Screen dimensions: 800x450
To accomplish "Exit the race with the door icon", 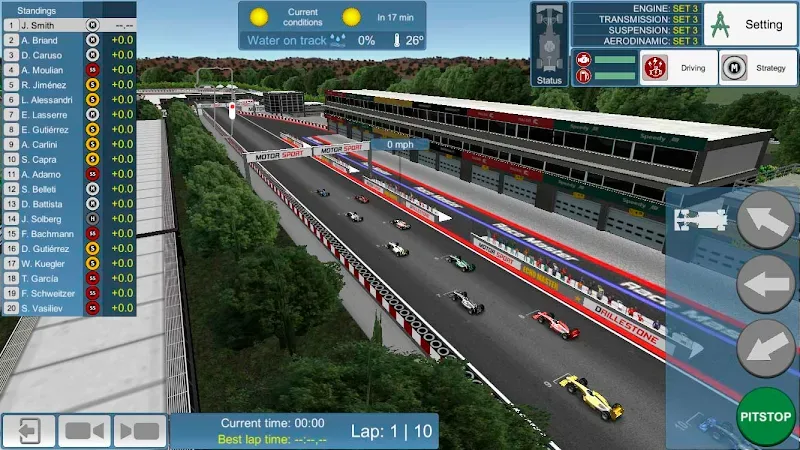I will pos(28,431).
